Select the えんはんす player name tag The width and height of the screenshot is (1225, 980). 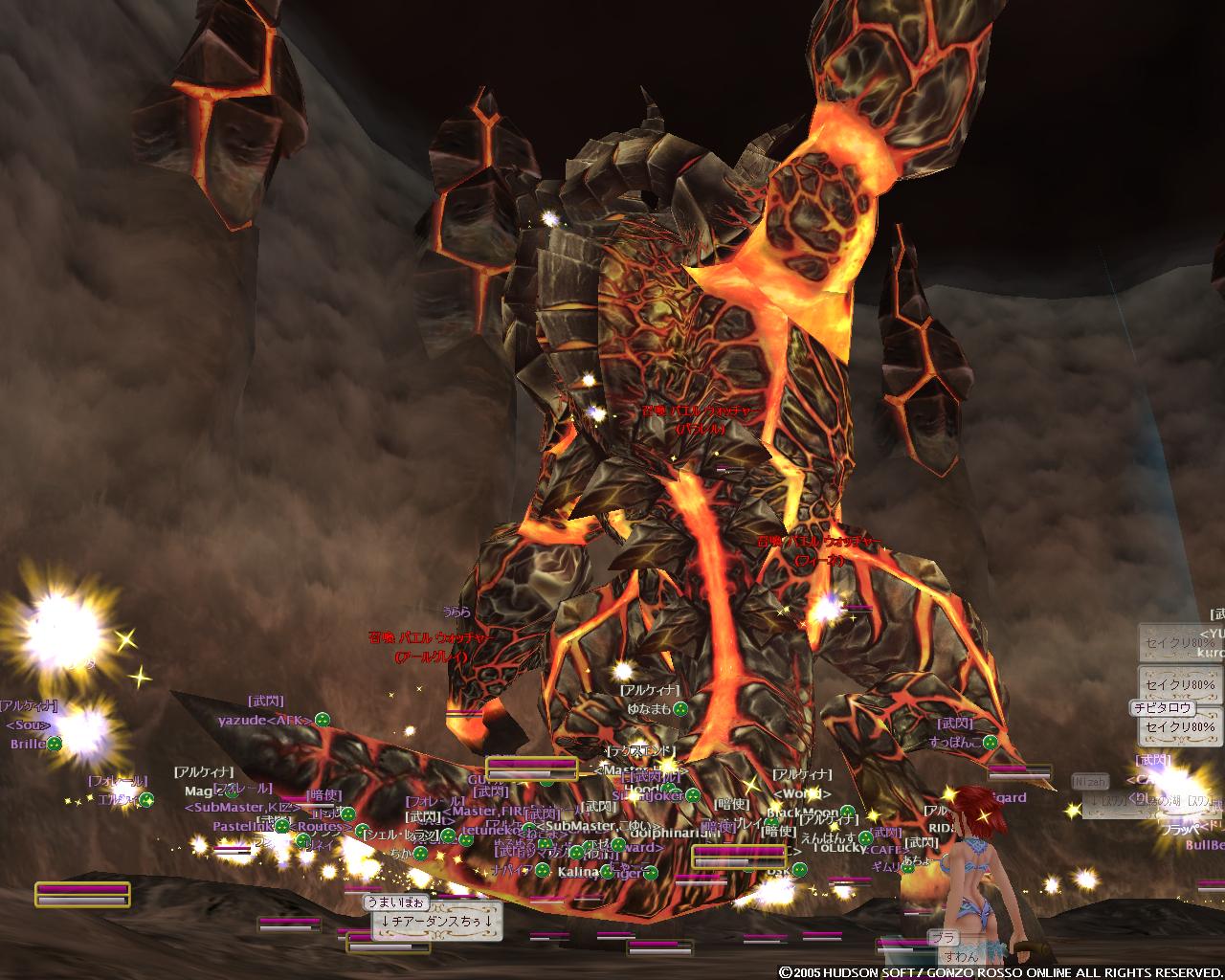(827, 837)
